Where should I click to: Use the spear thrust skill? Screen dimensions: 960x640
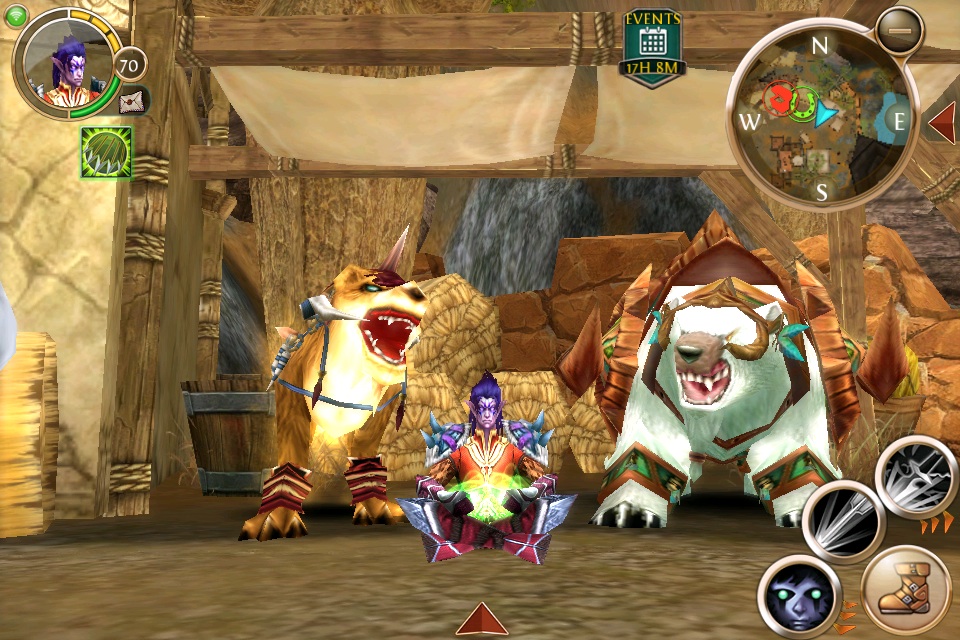pyautogui.click(x=843, y=522)
